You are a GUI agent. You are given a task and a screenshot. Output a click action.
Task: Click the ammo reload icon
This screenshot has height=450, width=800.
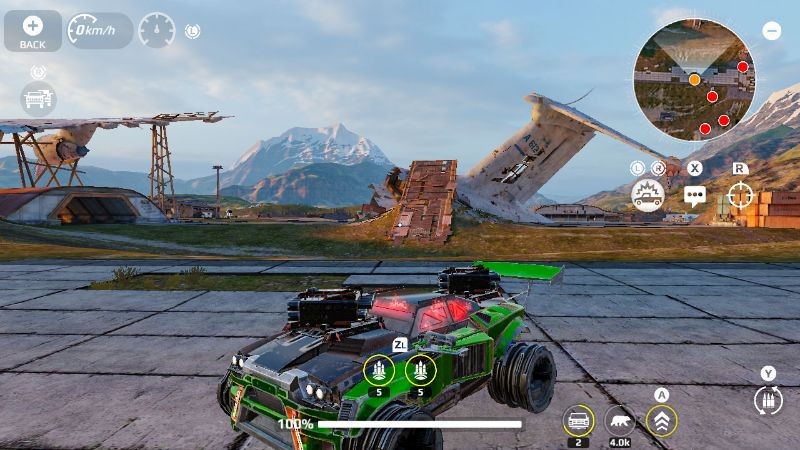coord(767,400)
